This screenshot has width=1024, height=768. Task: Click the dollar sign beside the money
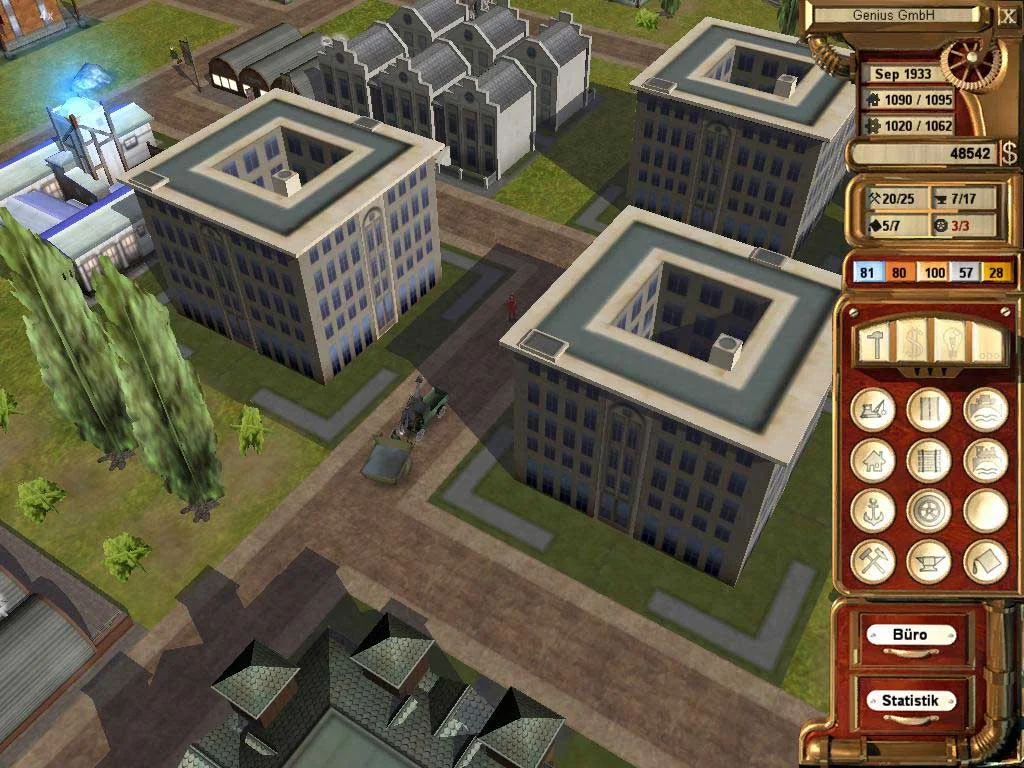click(1009, 153)
